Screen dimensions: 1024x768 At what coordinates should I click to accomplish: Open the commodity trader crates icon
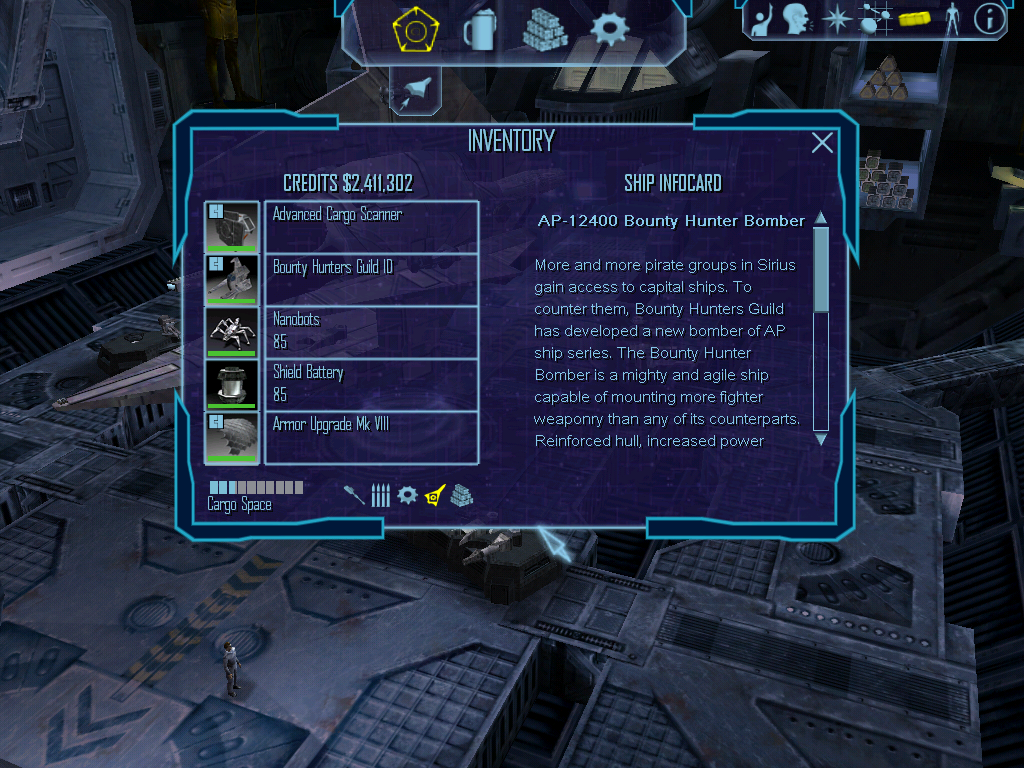coord(545,30)
